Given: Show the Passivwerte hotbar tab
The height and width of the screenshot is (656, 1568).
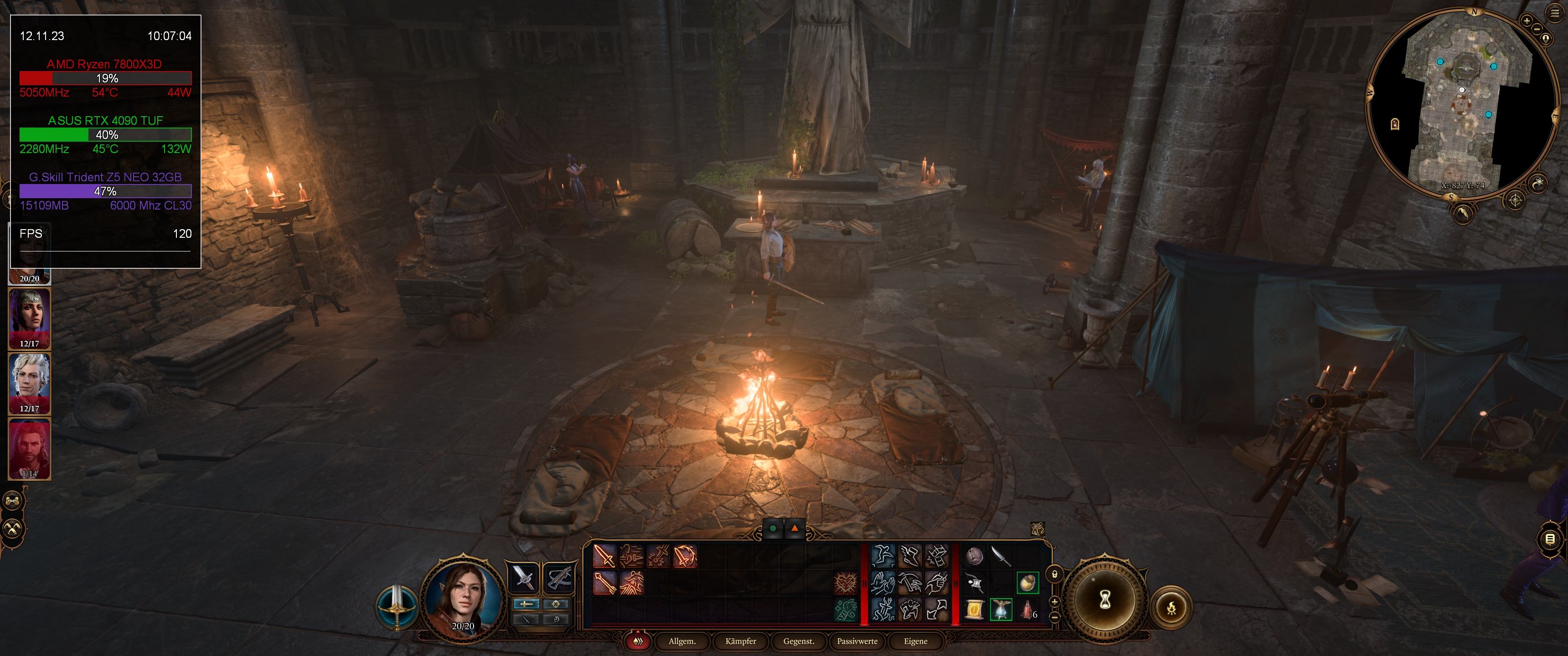Looking at the screenshot, I should pyautogui.click(x=857, y=641).
